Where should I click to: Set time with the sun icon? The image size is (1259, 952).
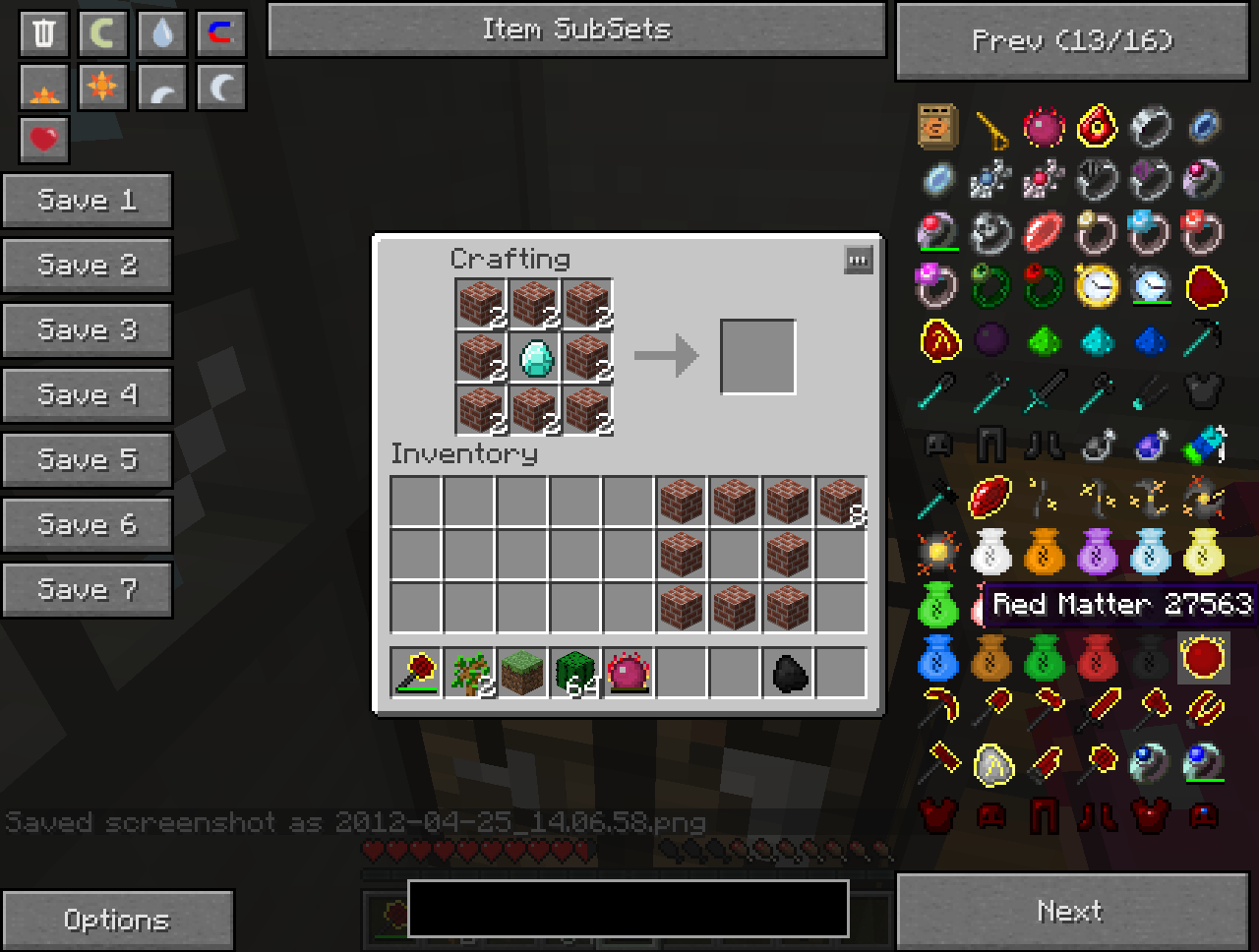pyautogui.click(x=102, y=88)
